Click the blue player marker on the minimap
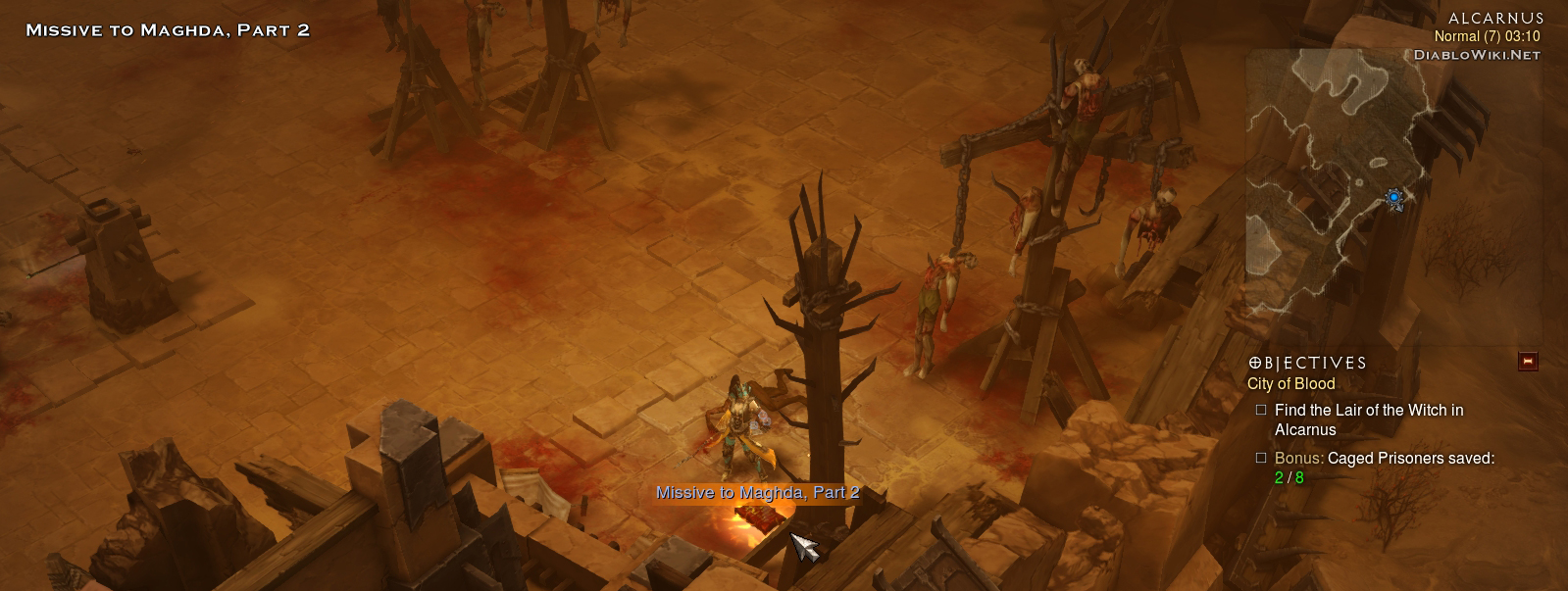Screen dimensions: 1568x591 pos(1394,198)
